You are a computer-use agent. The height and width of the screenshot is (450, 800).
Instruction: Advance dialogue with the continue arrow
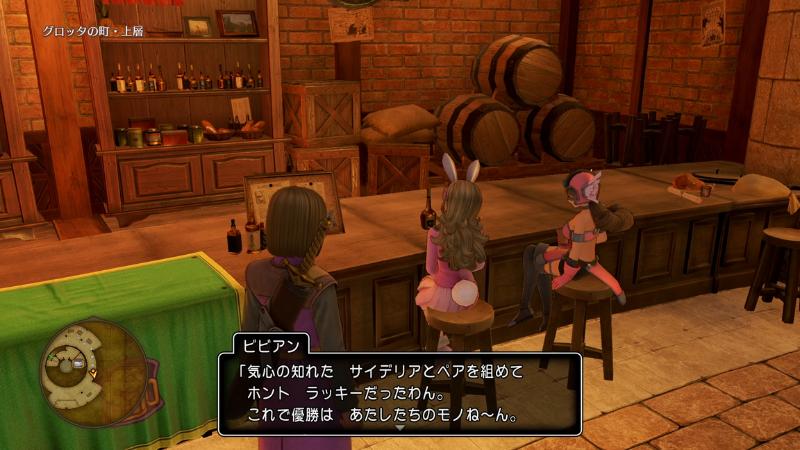[x=400, y=427]
